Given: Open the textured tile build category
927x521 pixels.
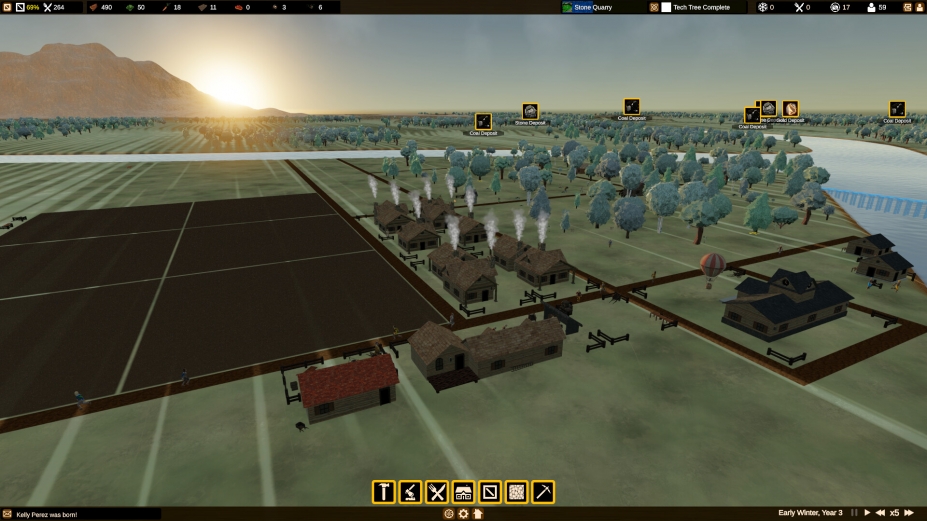Looking at the screenshot, I should [516, 491].
